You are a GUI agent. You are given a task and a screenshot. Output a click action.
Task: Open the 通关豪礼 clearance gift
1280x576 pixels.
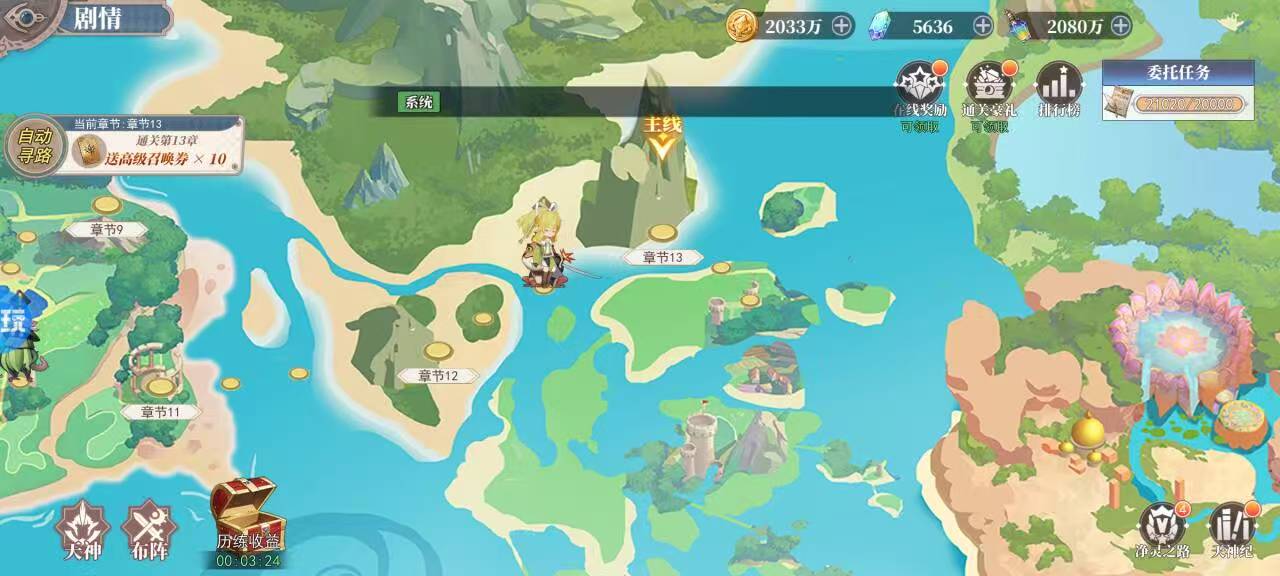988,88
